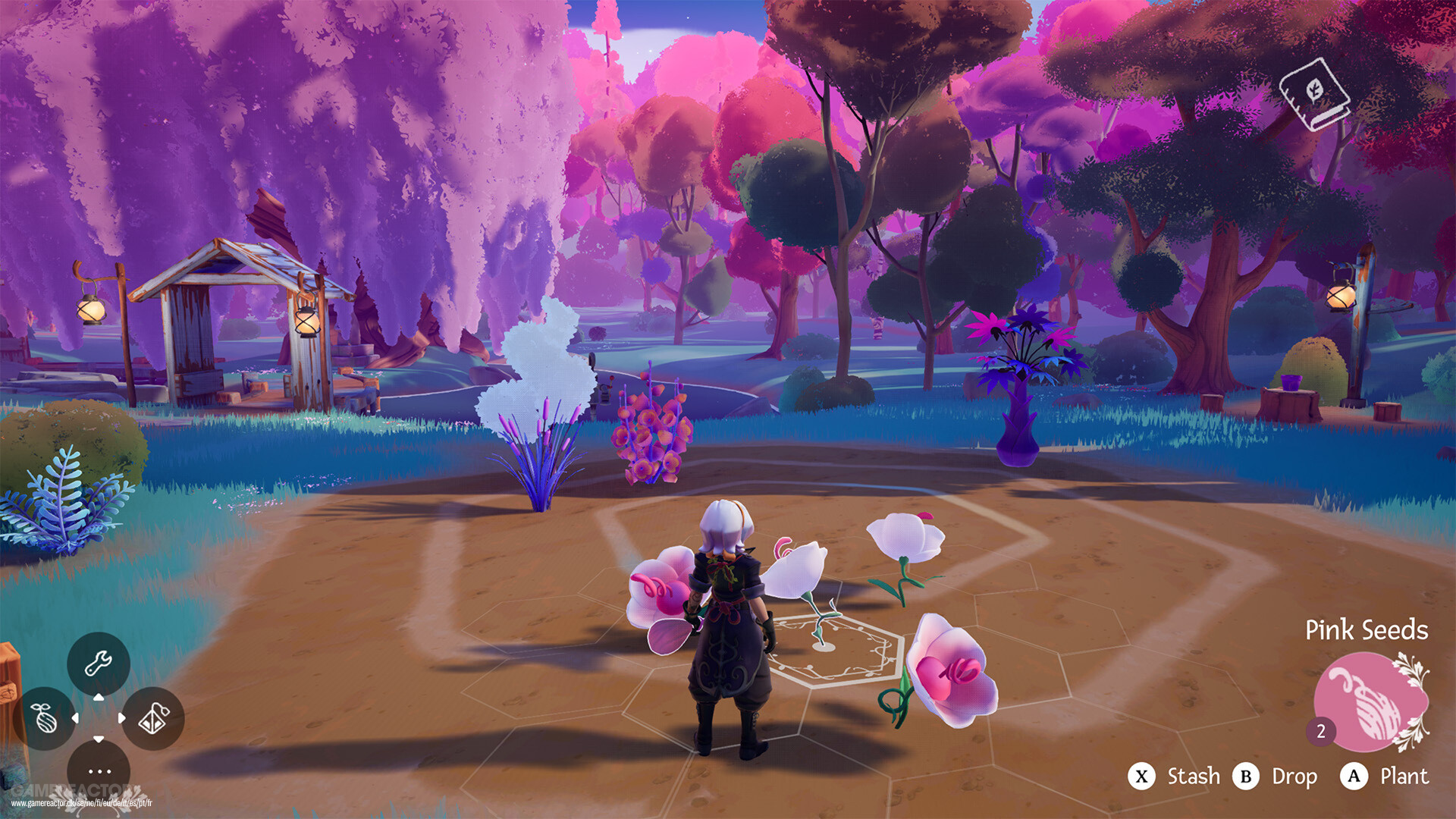Viewport: 1456px width, 819px height.
Task: Open the journal icon in the top-right corner
Action: point(1315,93)
